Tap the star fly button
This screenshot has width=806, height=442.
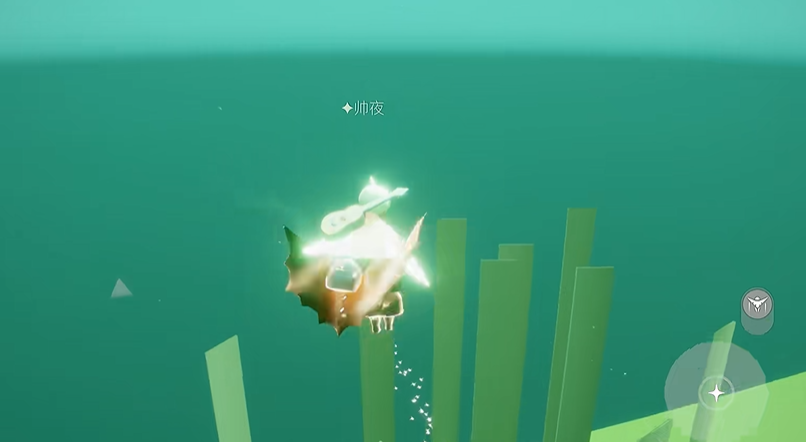pos(716,392)
